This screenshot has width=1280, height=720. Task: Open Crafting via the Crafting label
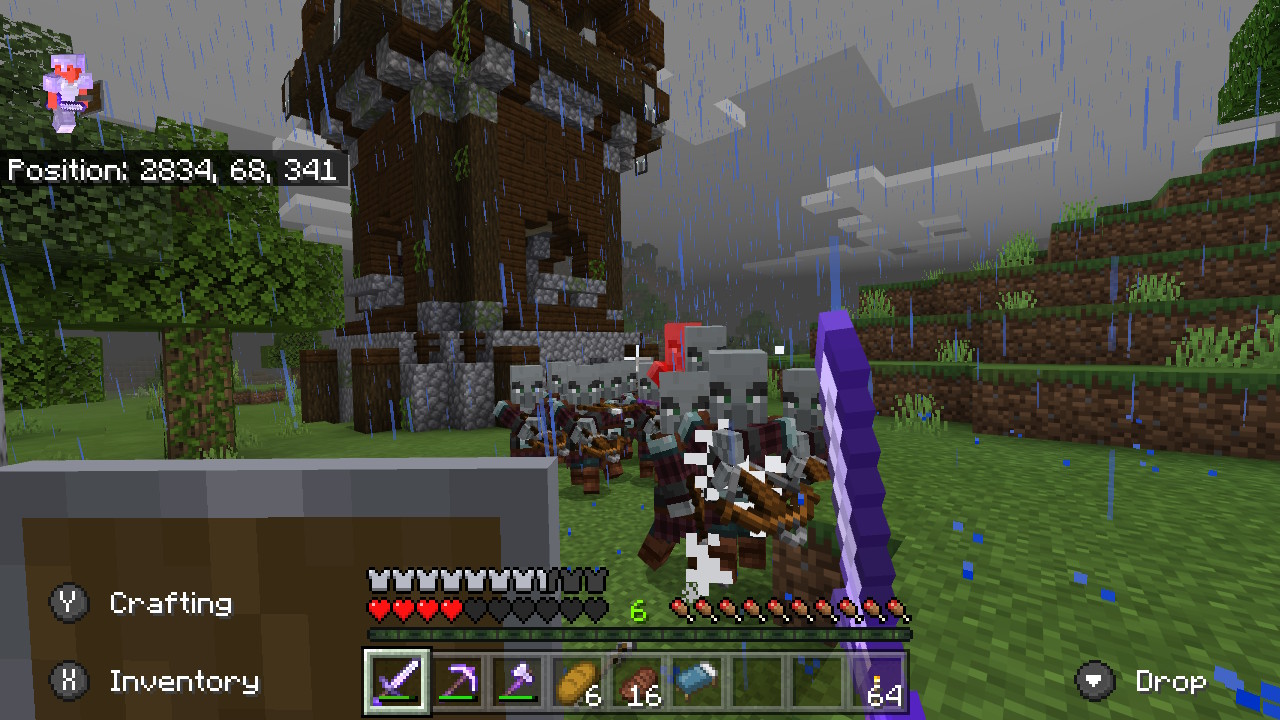pyautogui.click(x=172, y=603)
